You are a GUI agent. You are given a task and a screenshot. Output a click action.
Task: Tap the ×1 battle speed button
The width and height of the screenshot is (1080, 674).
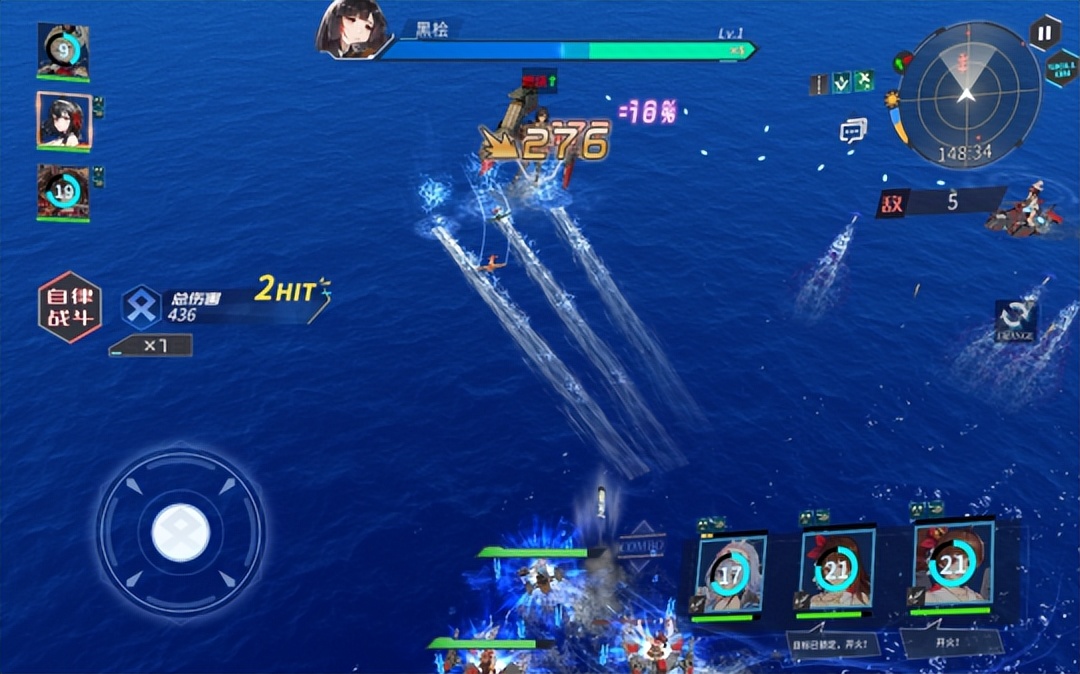point(150,346)
